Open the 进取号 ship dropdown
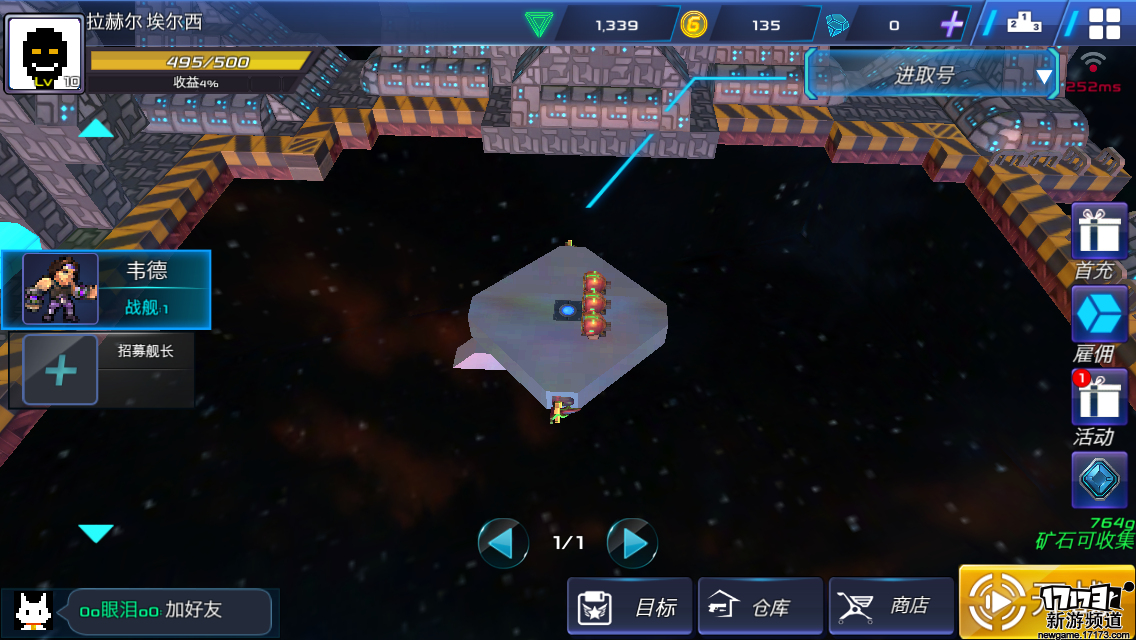 932,75
